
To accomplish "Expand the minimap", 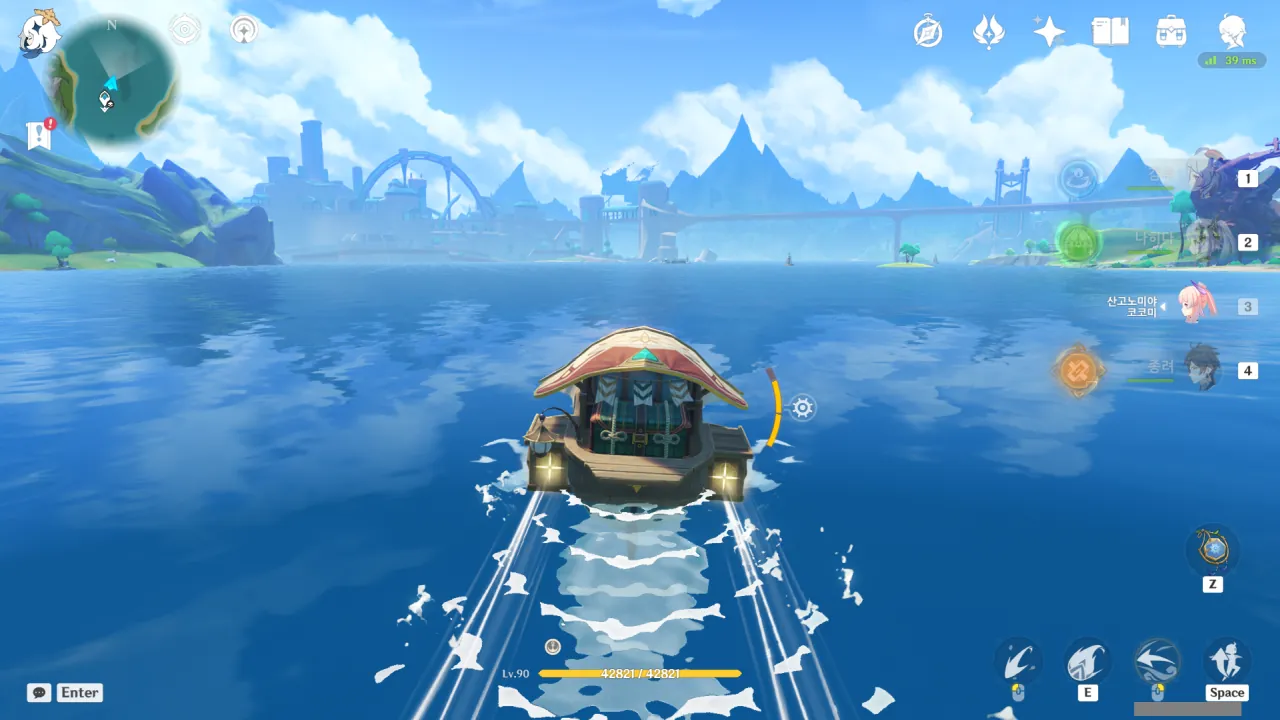I will 112,80.
